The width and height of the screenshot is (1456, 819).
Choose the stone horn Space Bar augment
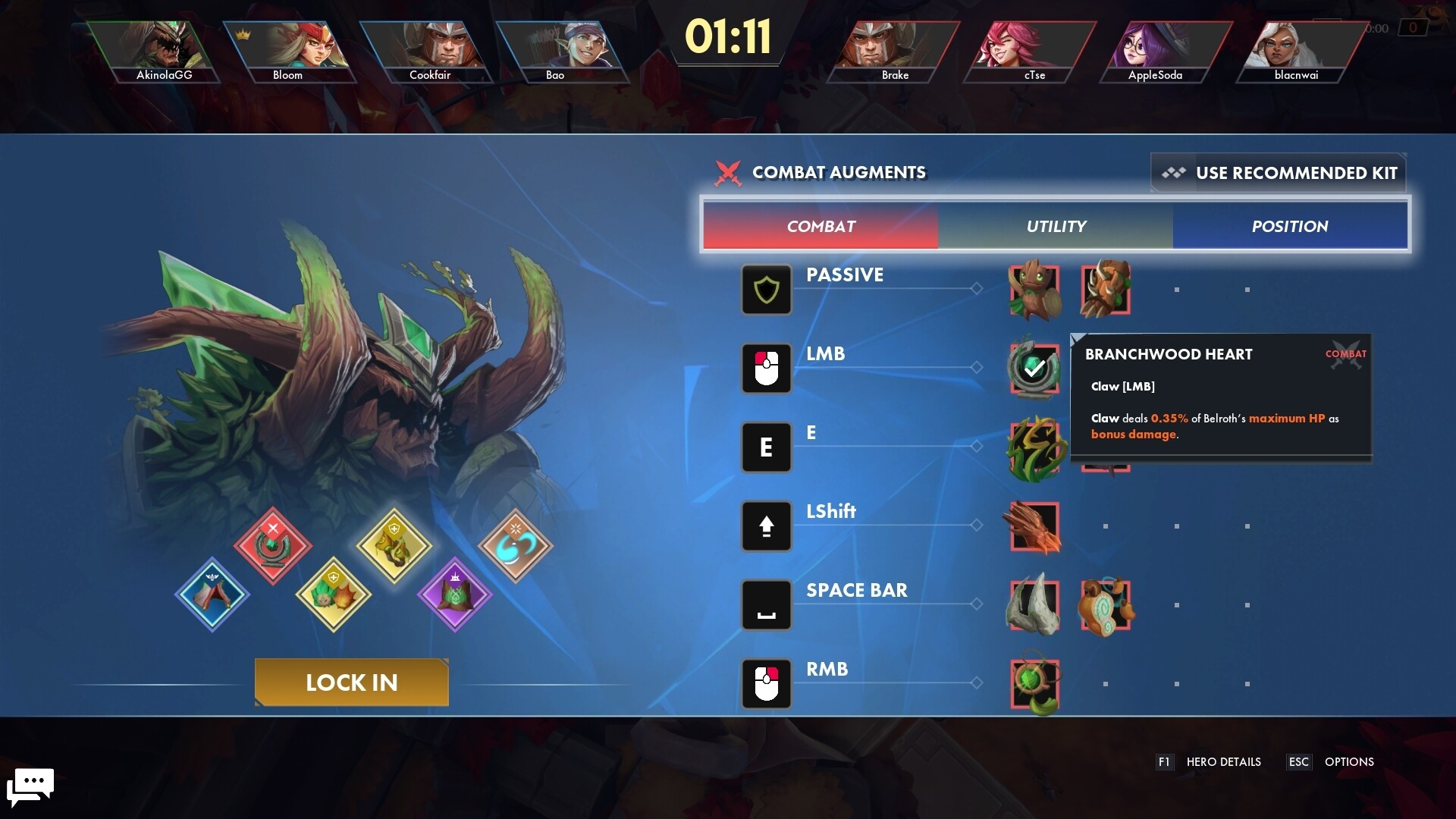[x=1034, y=605]
